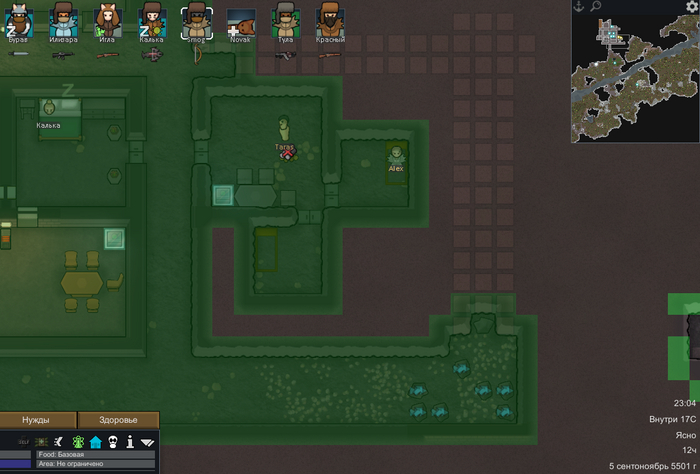Image resolution: width=700 pixels, height=474 pixels.
Task: Open the Нужды (Needs) tab
Action: tap(37, 420)
